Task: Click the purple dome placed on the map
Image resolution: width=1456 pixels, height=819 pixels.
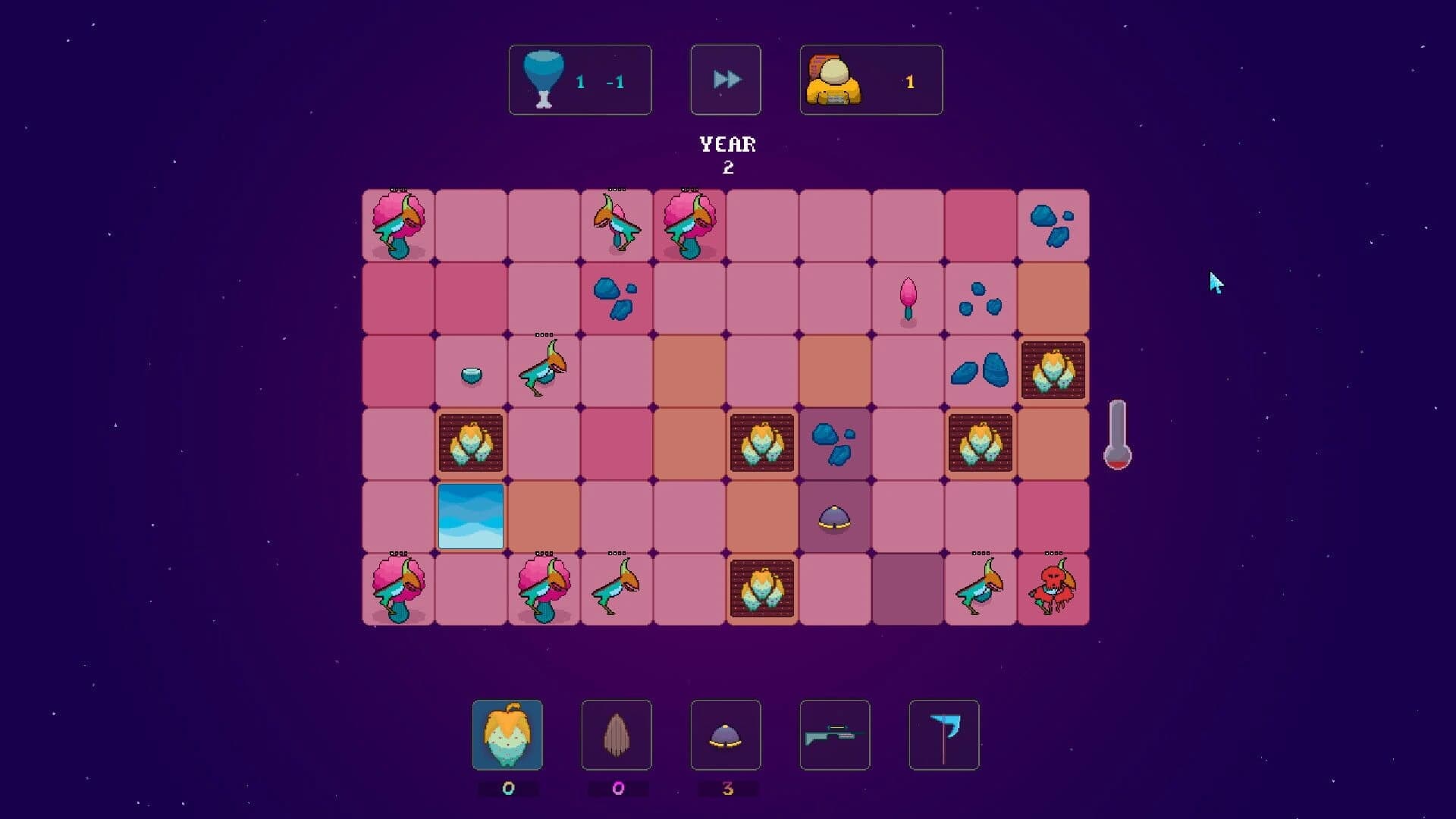Action: click(x=833, y=518)
